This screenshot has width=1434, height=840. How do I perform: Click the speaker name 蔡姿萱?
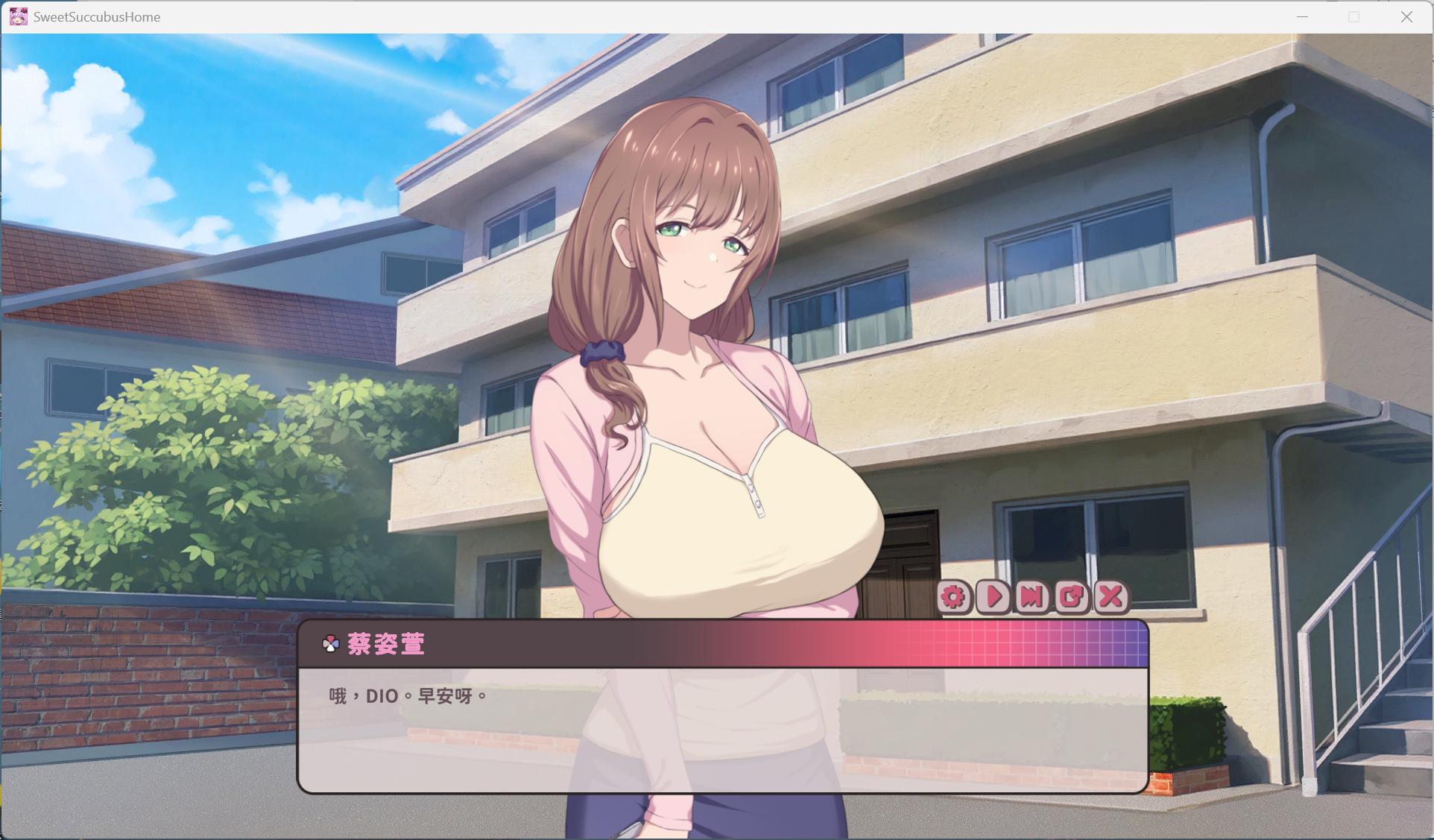pos(387,644)
